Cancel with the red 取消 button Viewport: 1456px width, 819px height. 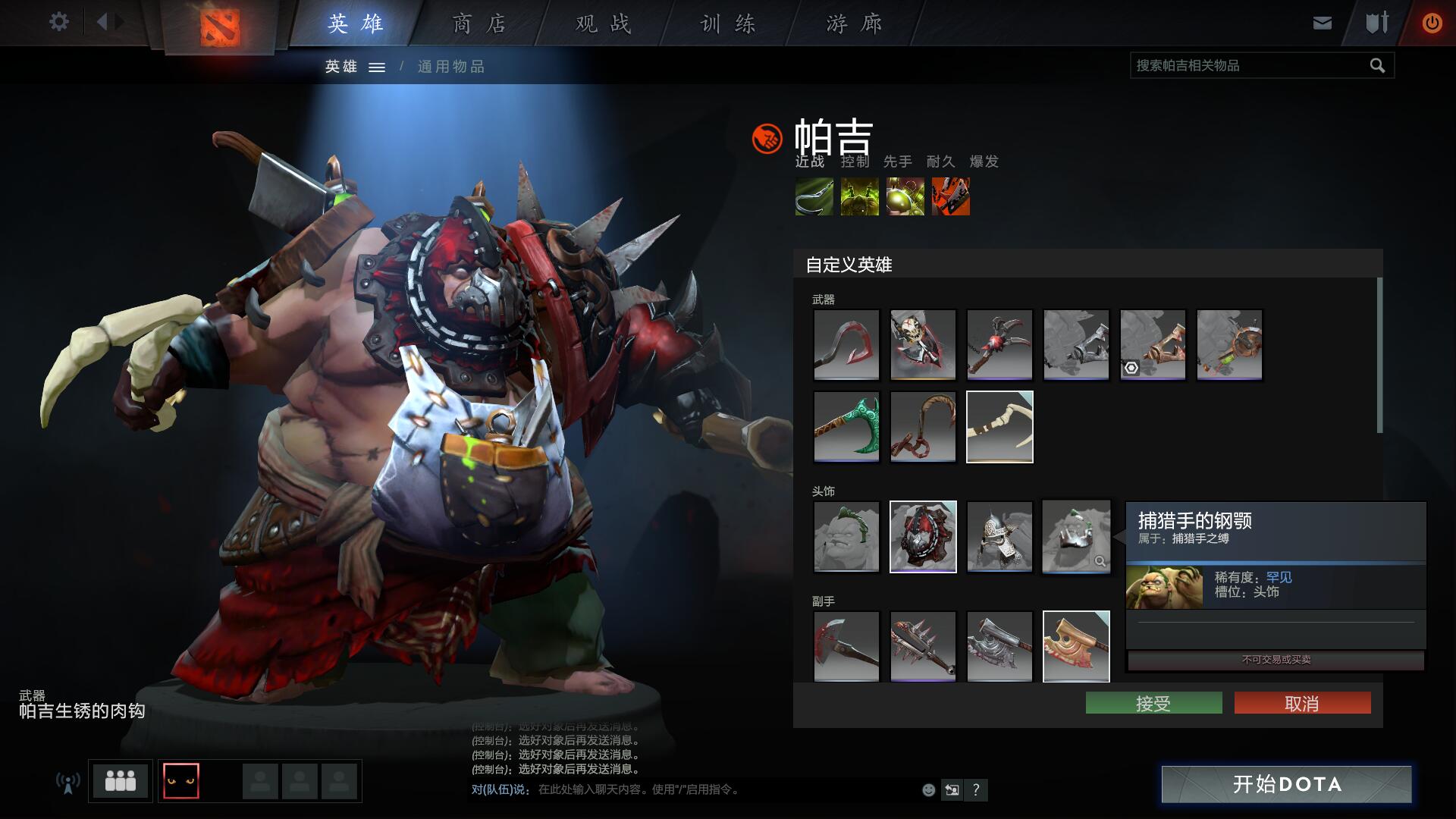tap(1302, 703)
